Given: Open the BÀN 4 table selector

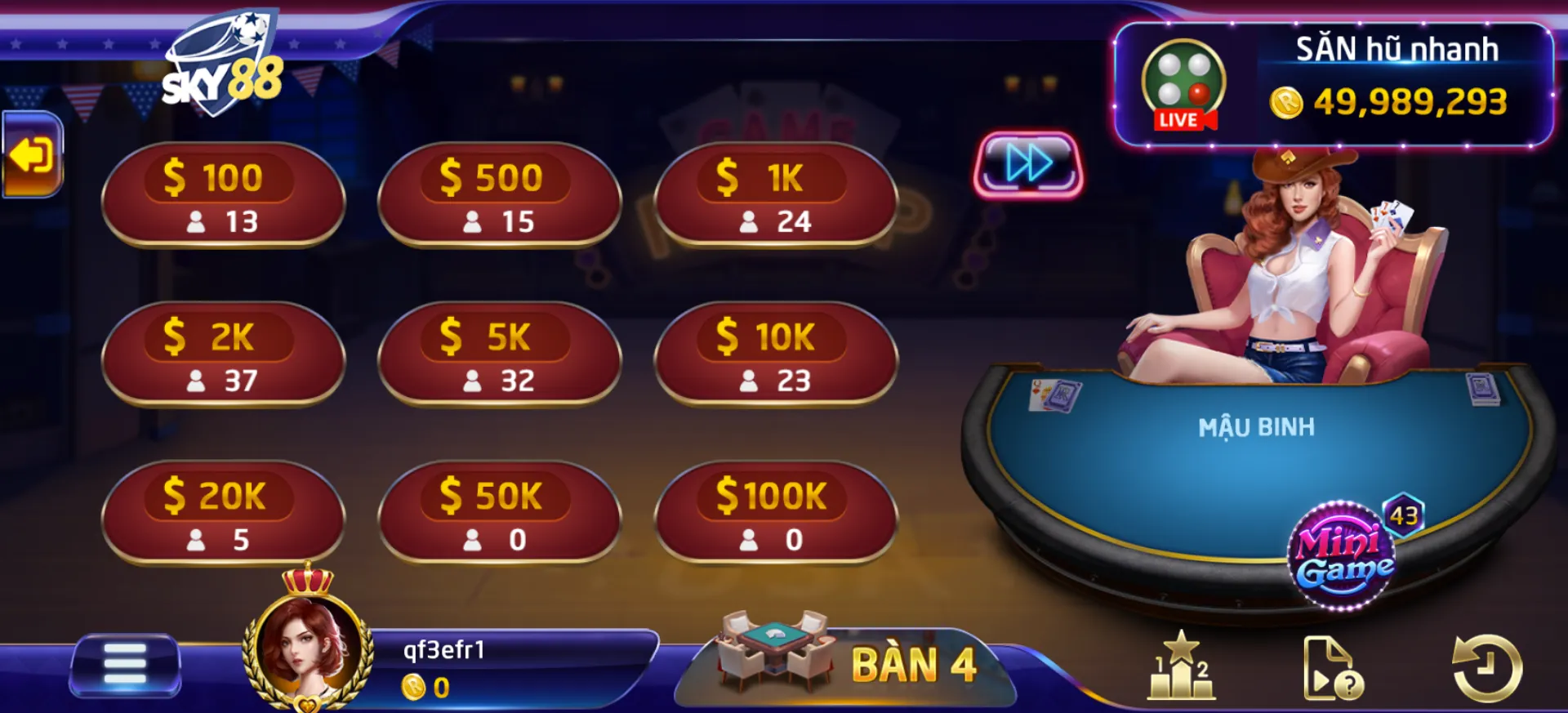Looking at the screenshot, I should (849, 663).
